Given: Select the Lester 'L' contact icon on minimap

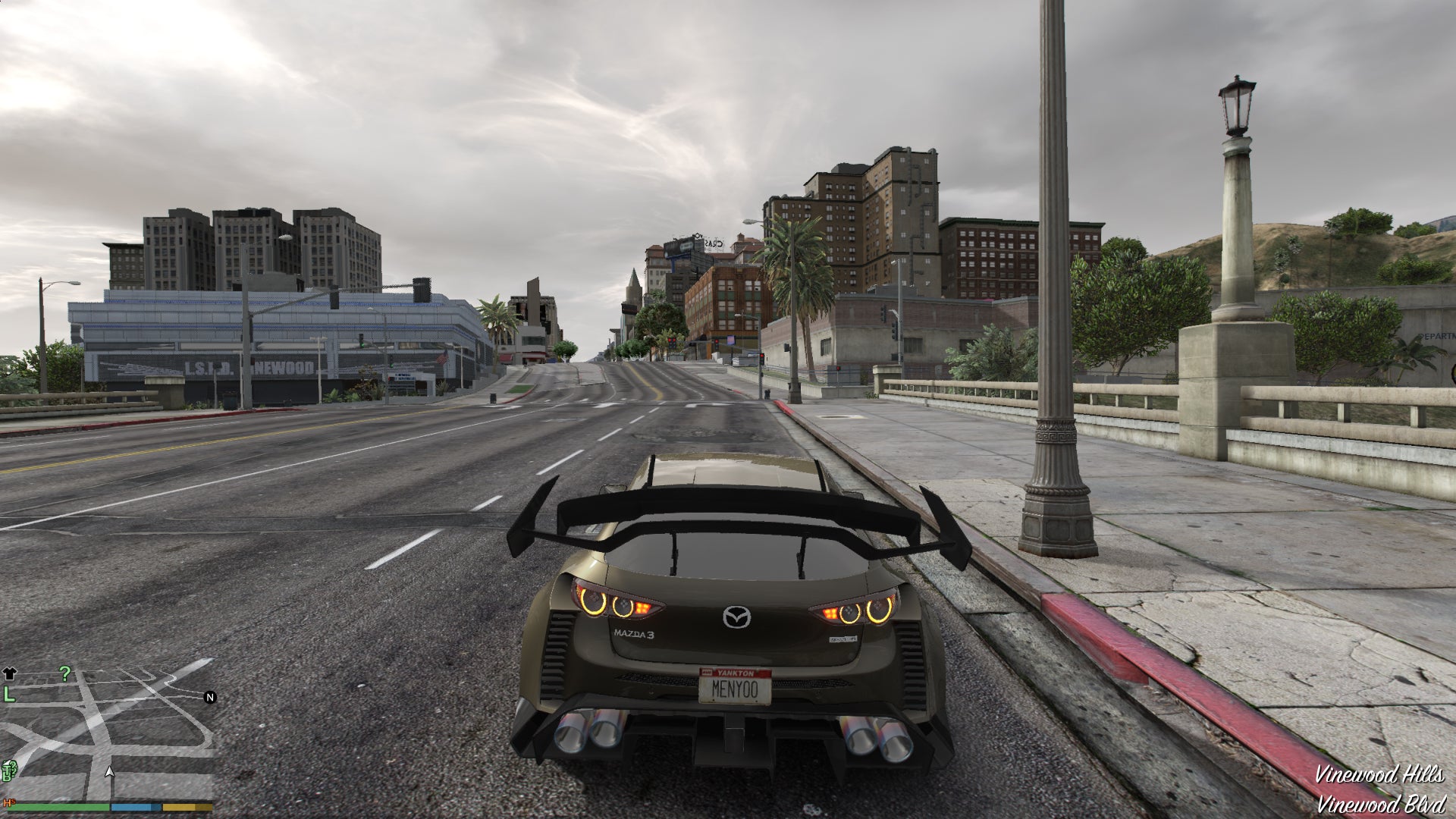Looking at the screenshot, I should click(9, 694).
